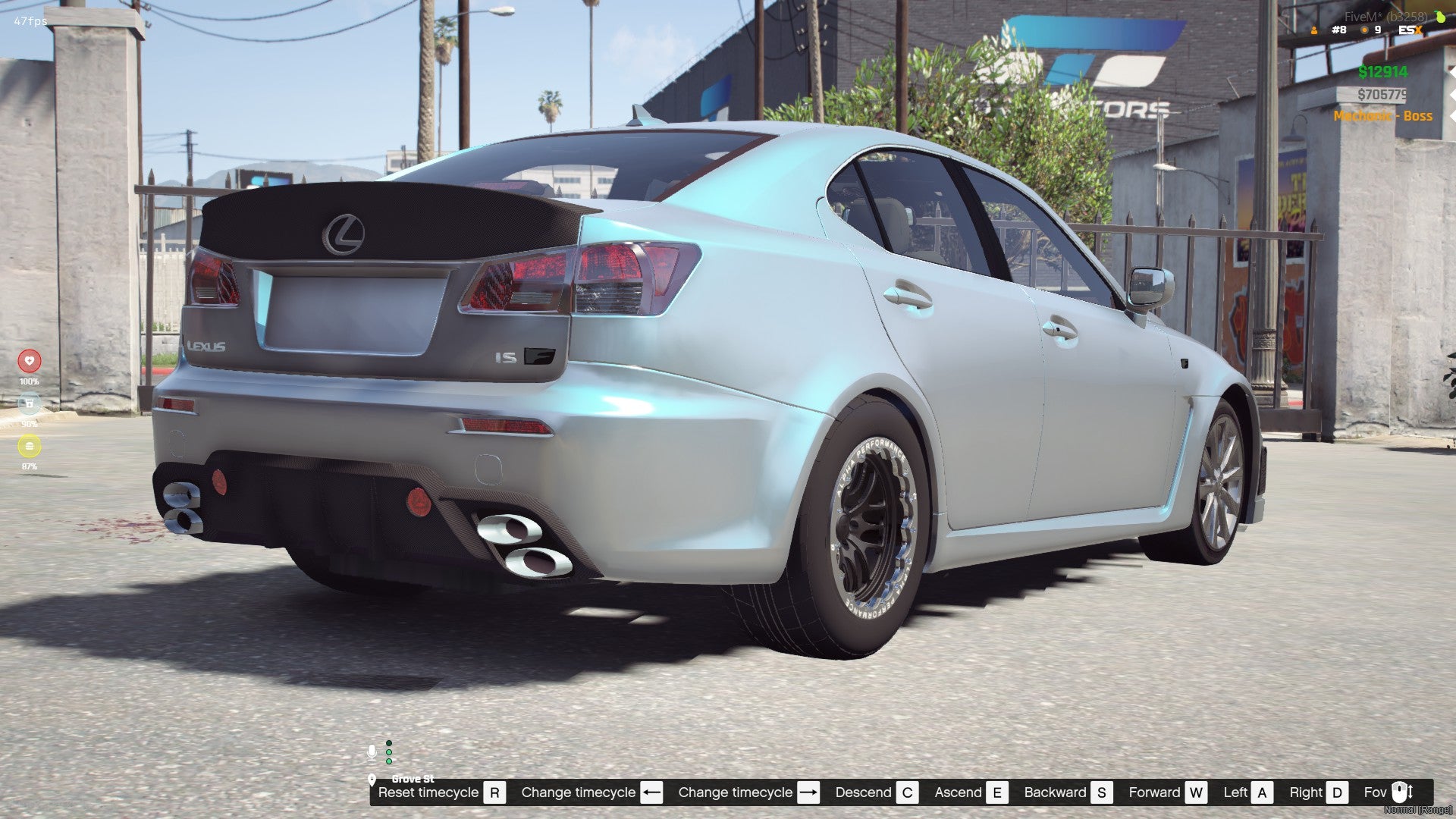Click the red heart health icon
Image resolution: width=1456 pixels, height=819 pixels.
pos(30,361)
